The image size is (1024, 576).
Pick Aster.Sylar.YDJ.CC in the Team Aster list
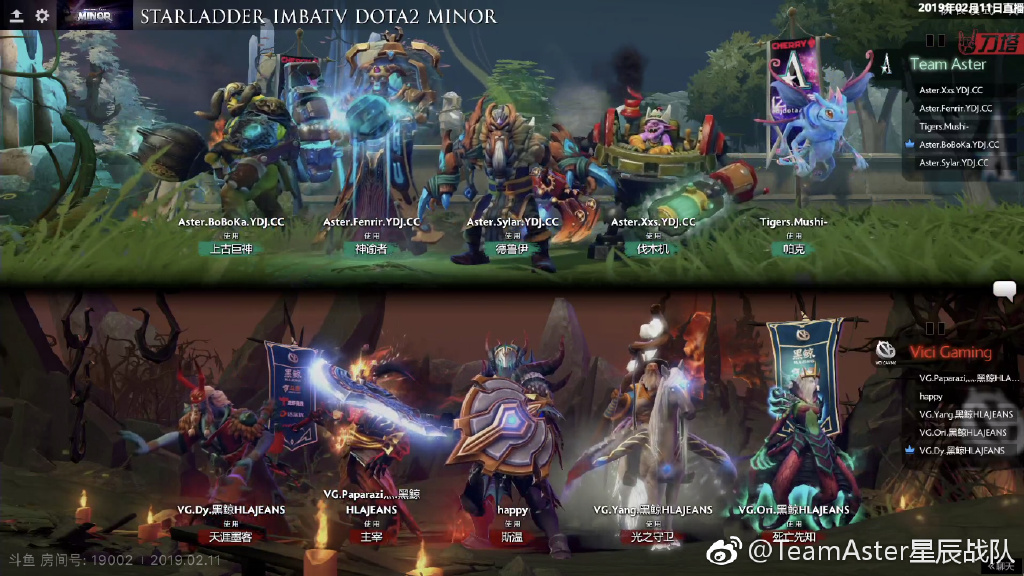point(953,162)
